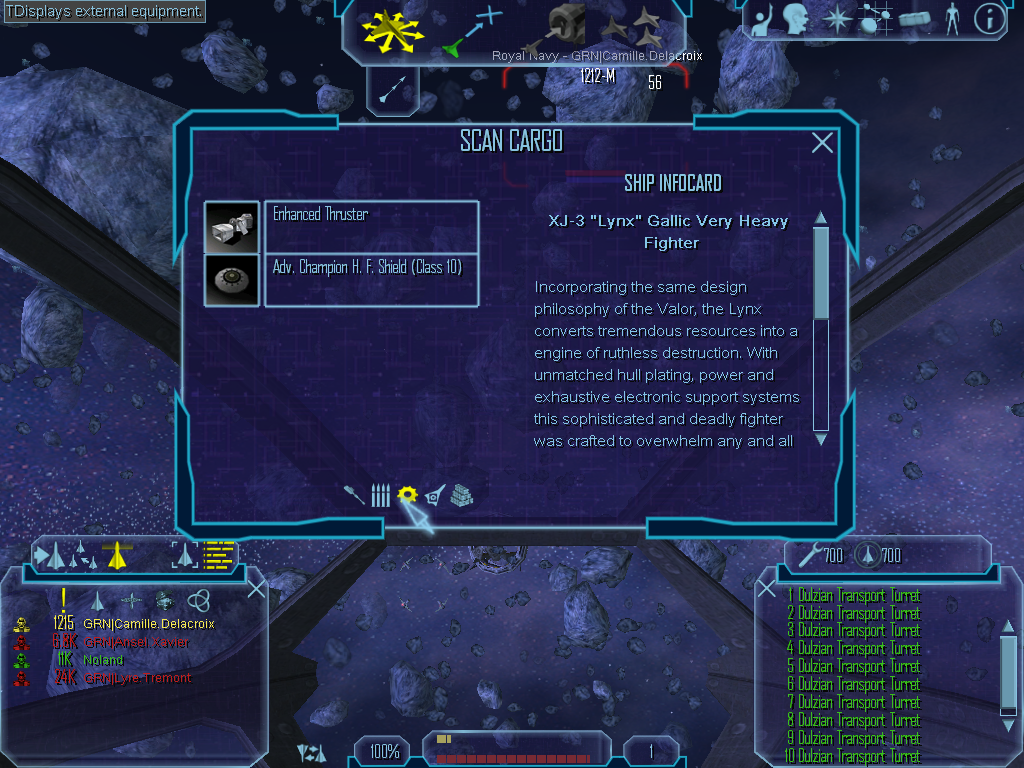Activate the yellow free flight maneuver icon
The width and height of the screenshot is (1024, 768).
click(393, 30)
